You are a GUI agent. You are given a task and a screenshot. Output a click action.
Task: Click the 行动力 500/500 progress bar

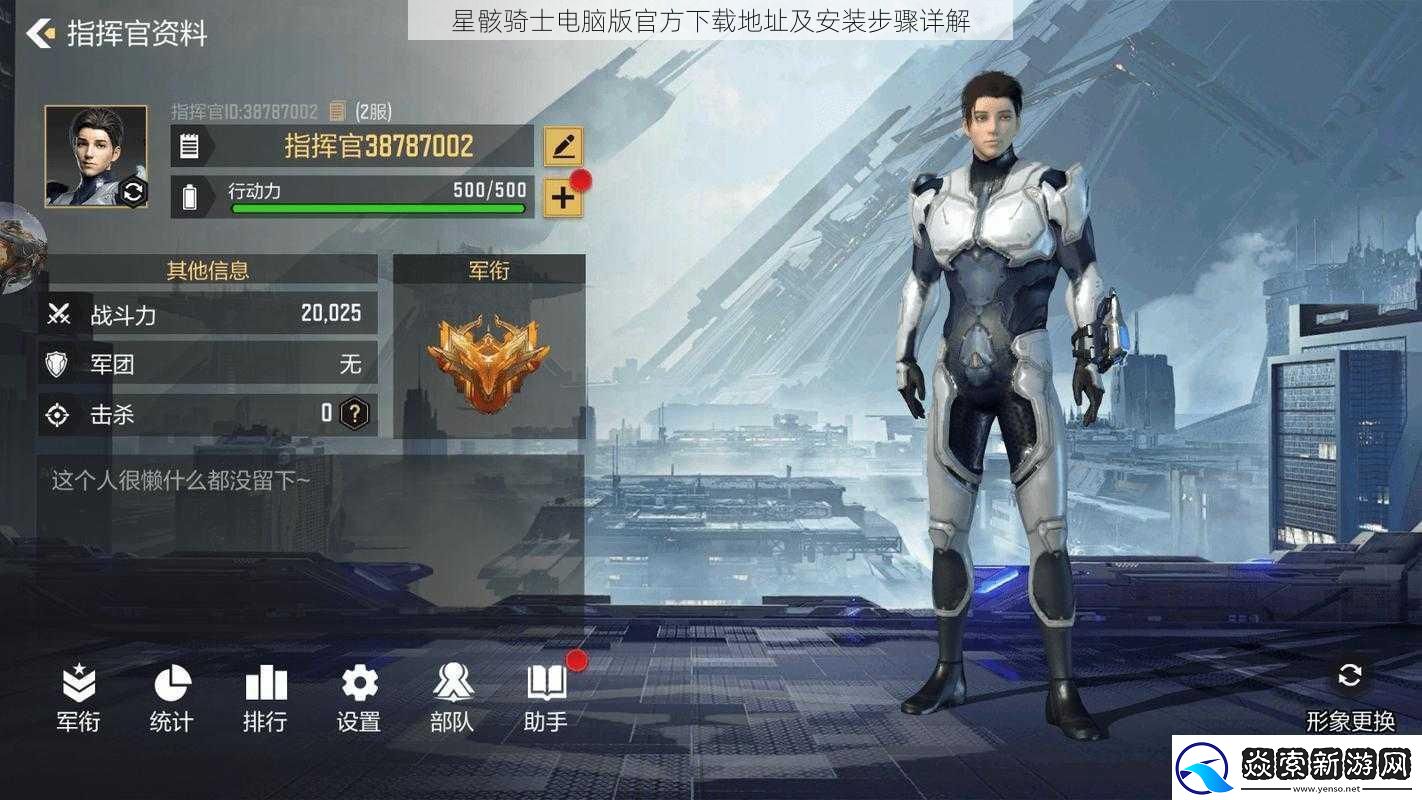[x=380, y=207]
